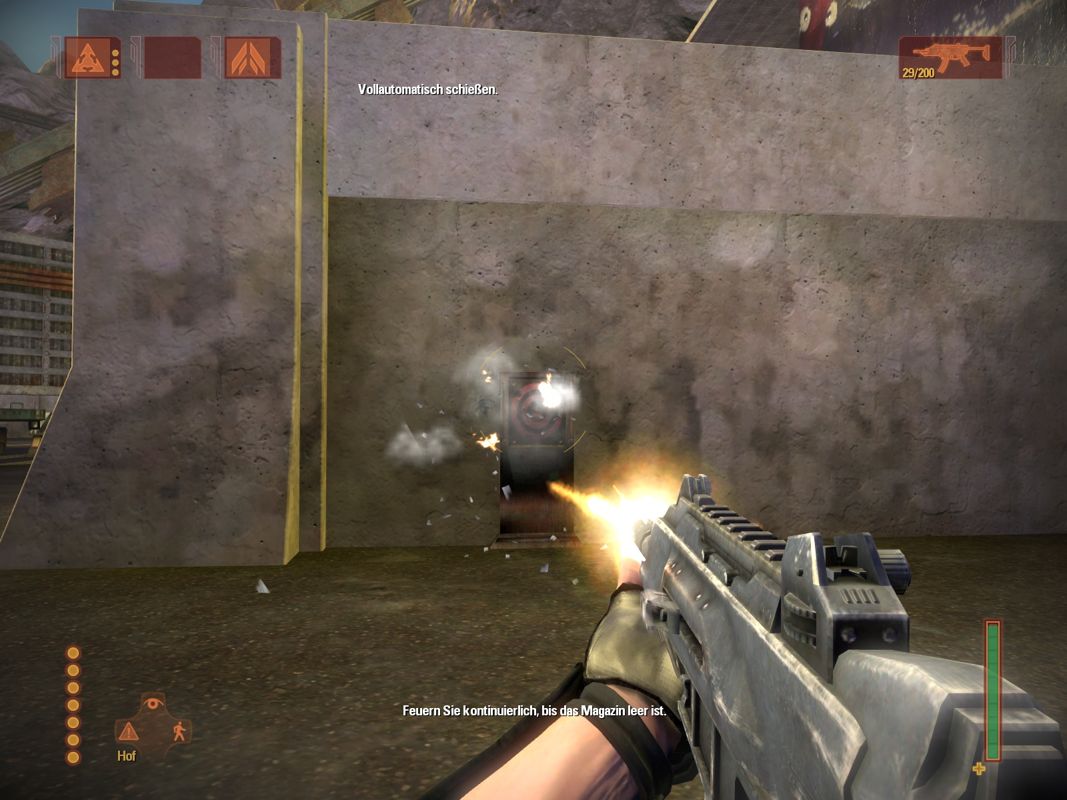Select the empty dark red HUD slot

point(171,58)
